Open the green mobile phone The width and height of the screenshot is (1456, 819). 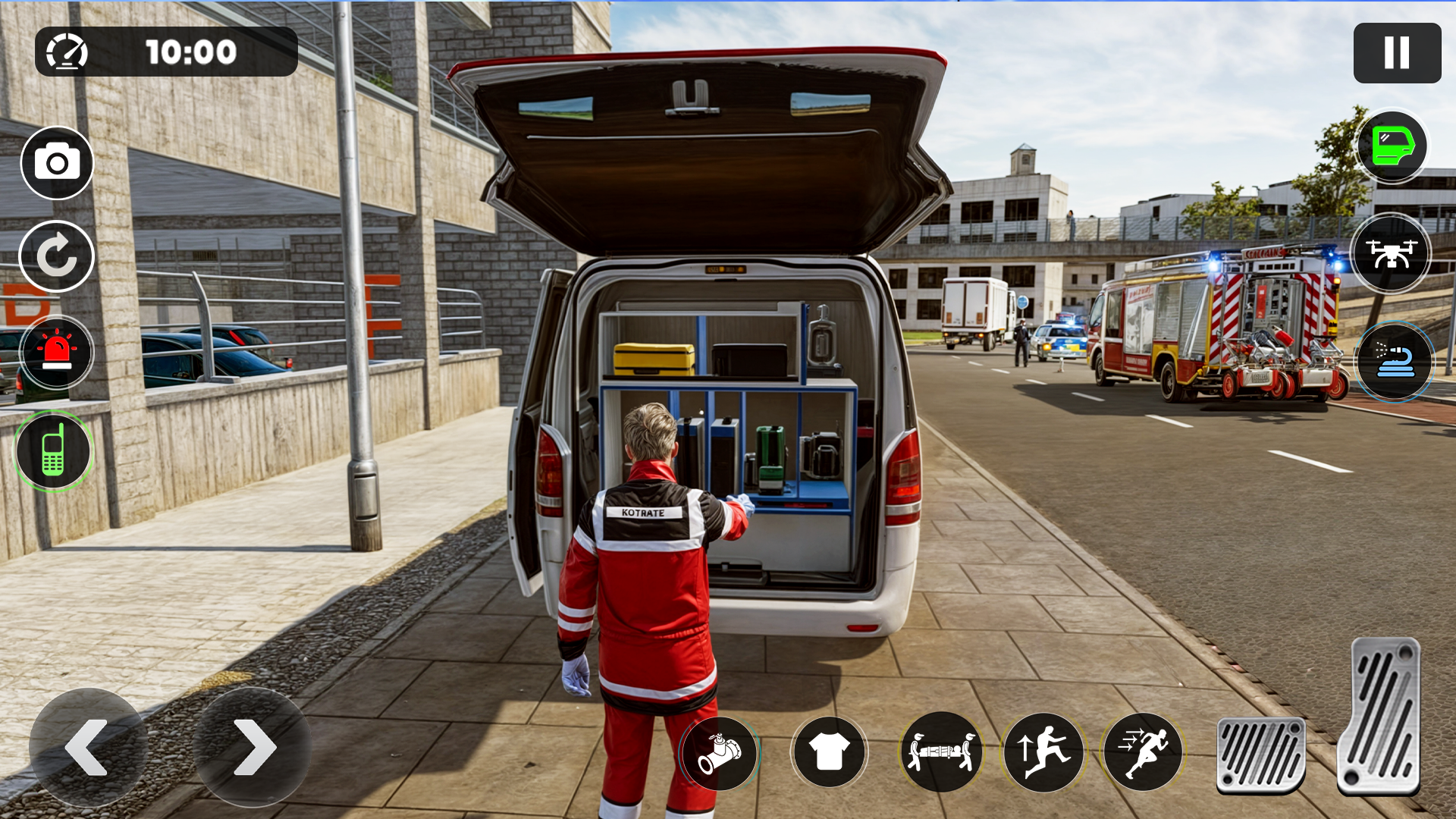53,451
